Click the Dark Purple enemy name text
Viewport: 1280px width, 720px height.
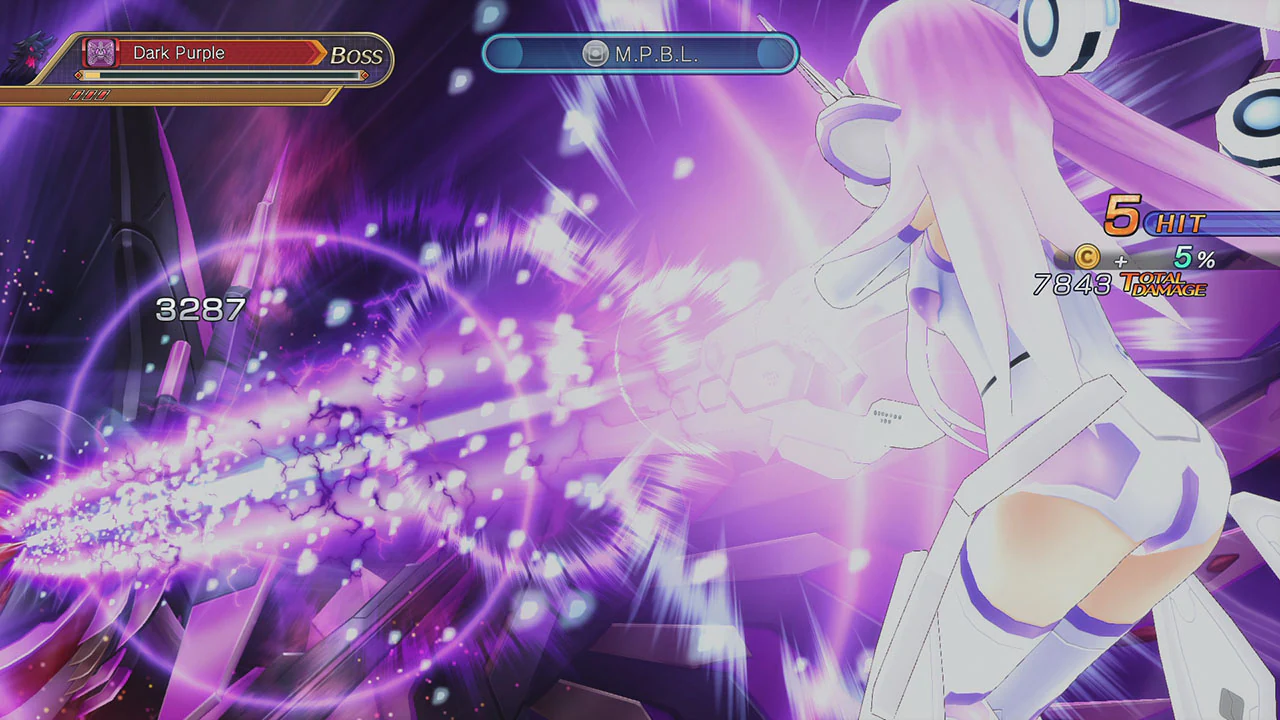[179, 52]
